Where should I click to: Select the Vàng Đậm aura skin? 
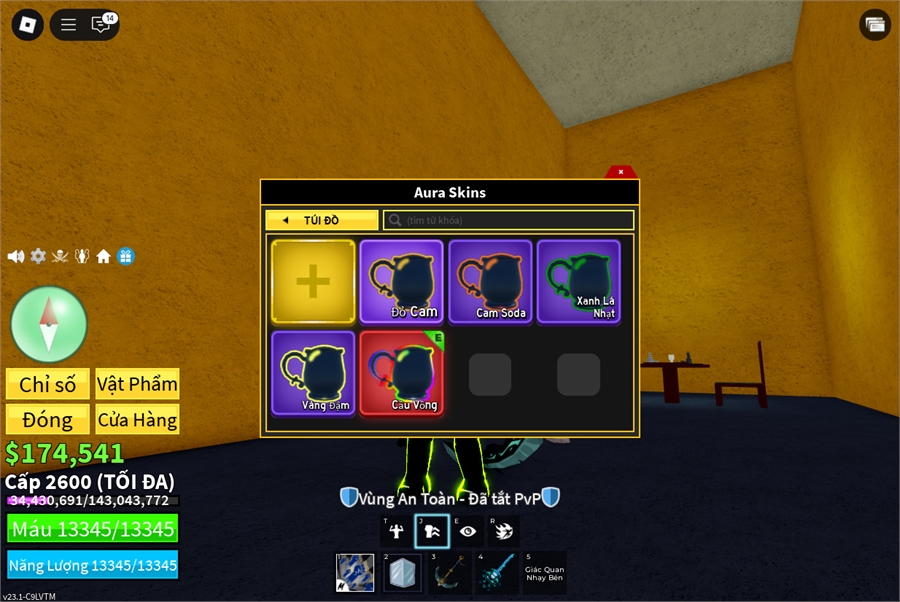pos(313,373)
